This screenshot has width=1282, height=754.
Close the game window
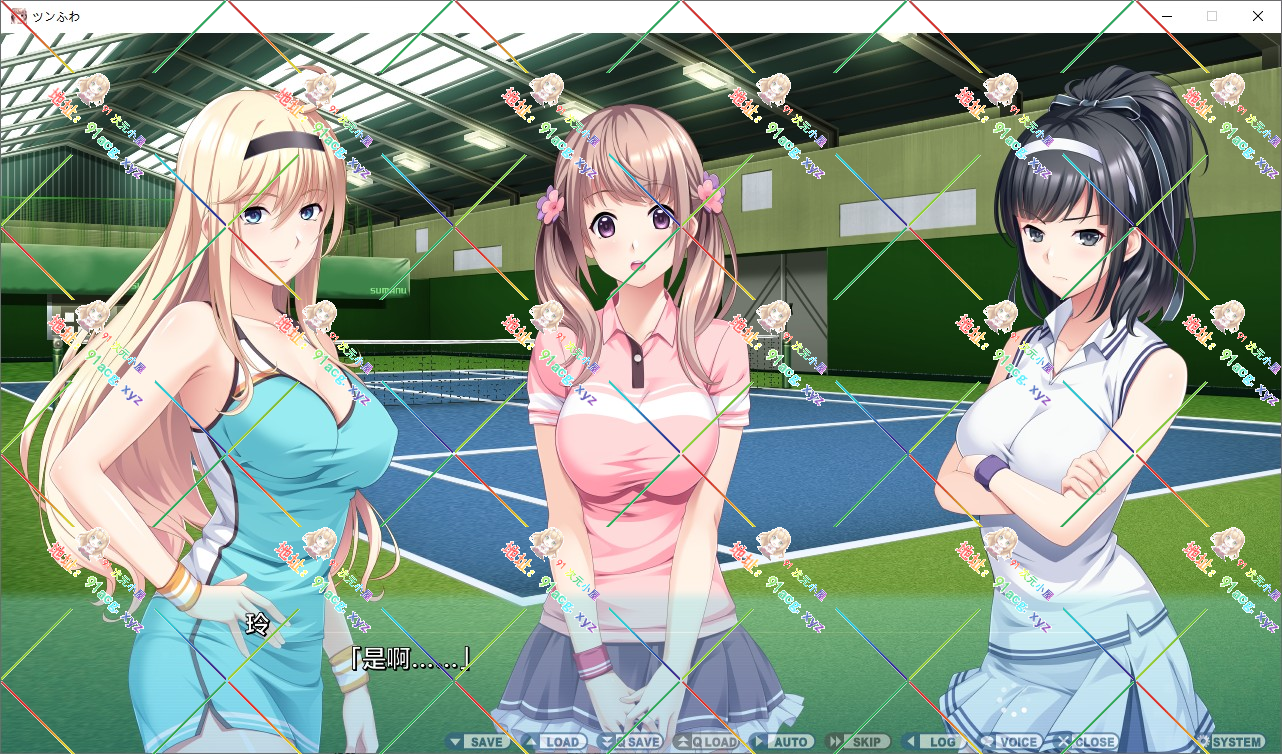[1258, 16]
